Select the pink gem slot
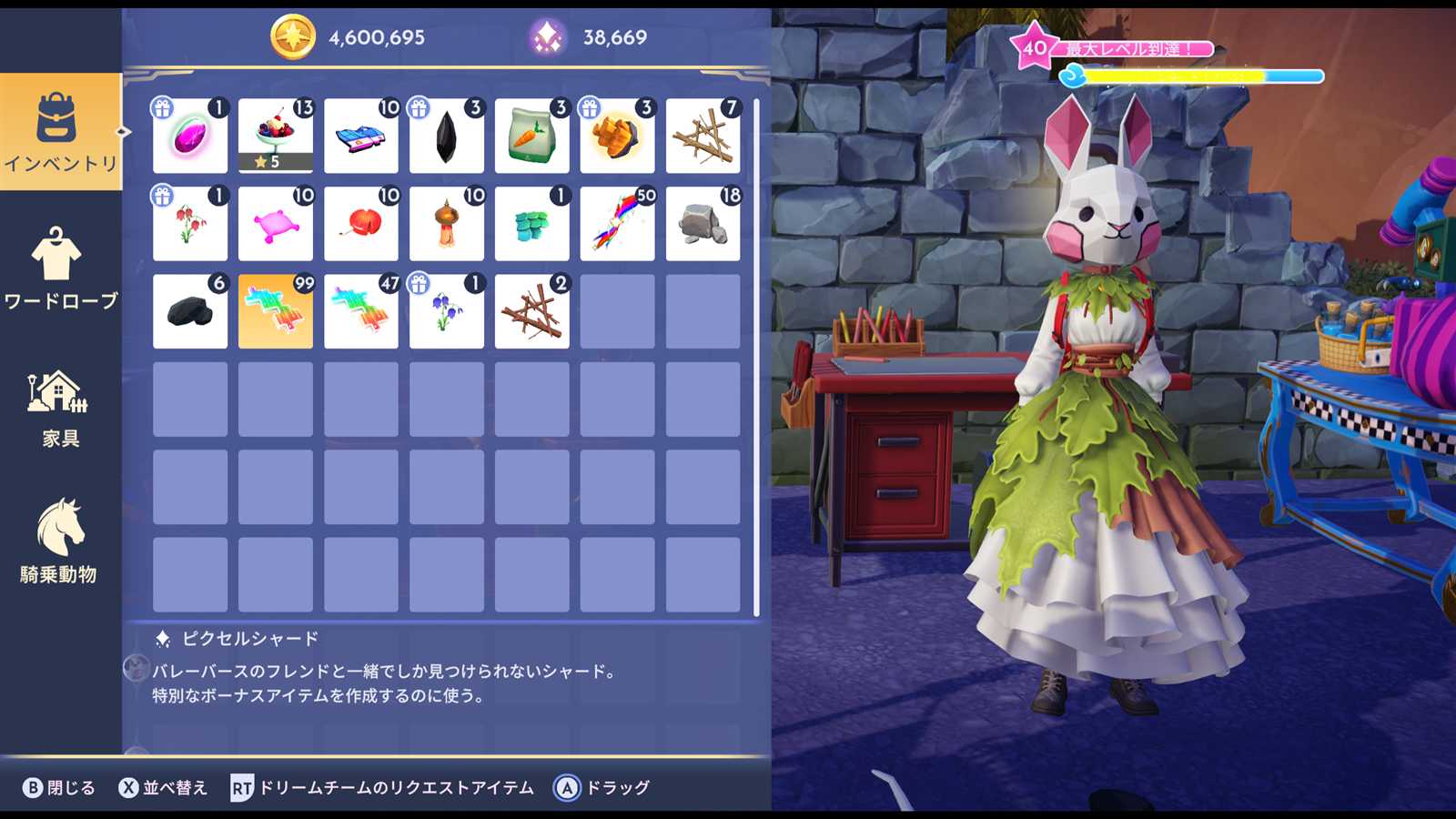 tap(189, 136)
